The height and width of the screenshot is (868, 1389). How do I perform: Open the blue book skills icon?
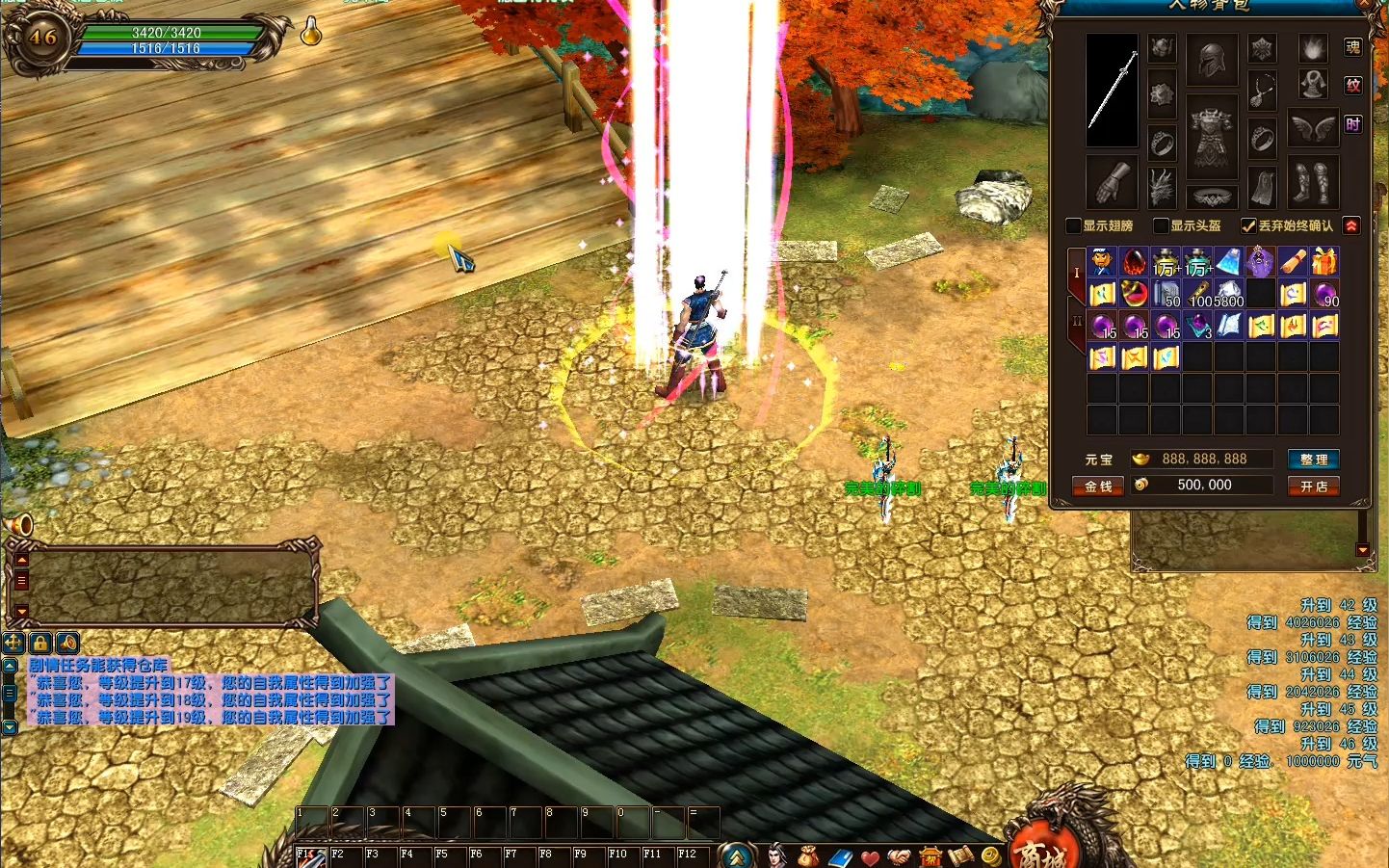point(839,855)
